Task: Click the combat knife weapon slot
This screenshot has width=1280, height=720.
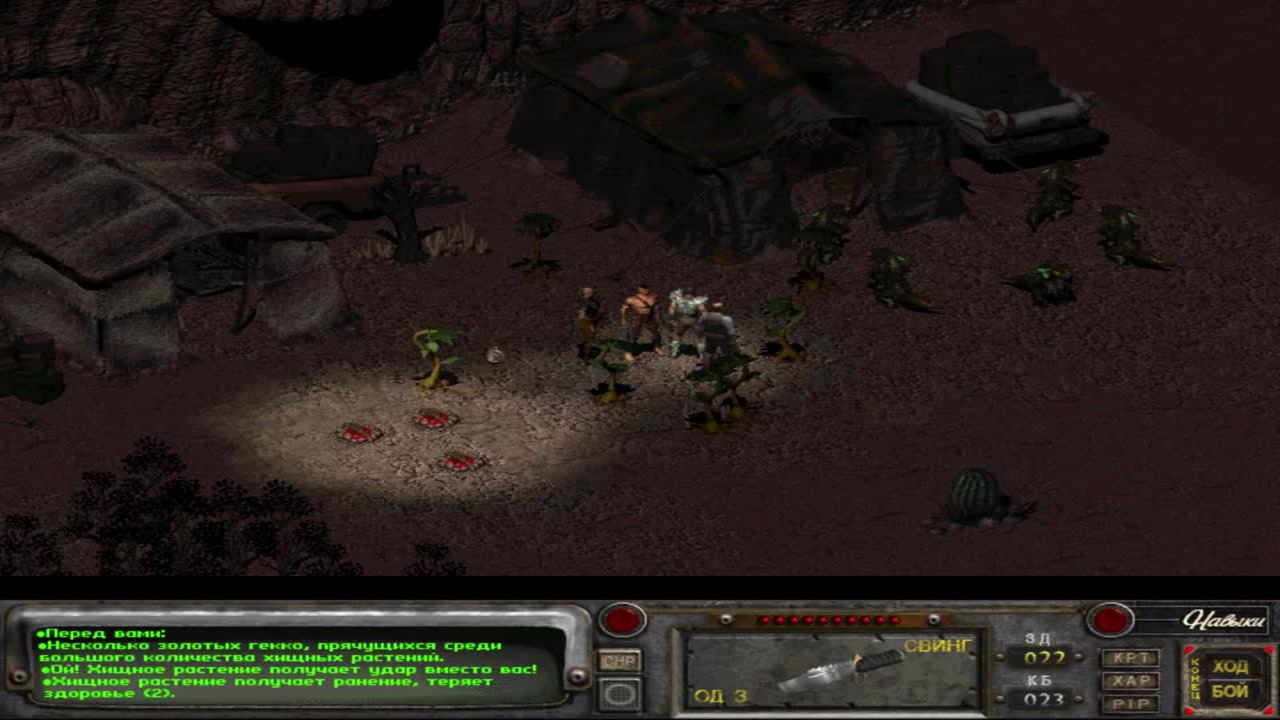Action: 830,669
